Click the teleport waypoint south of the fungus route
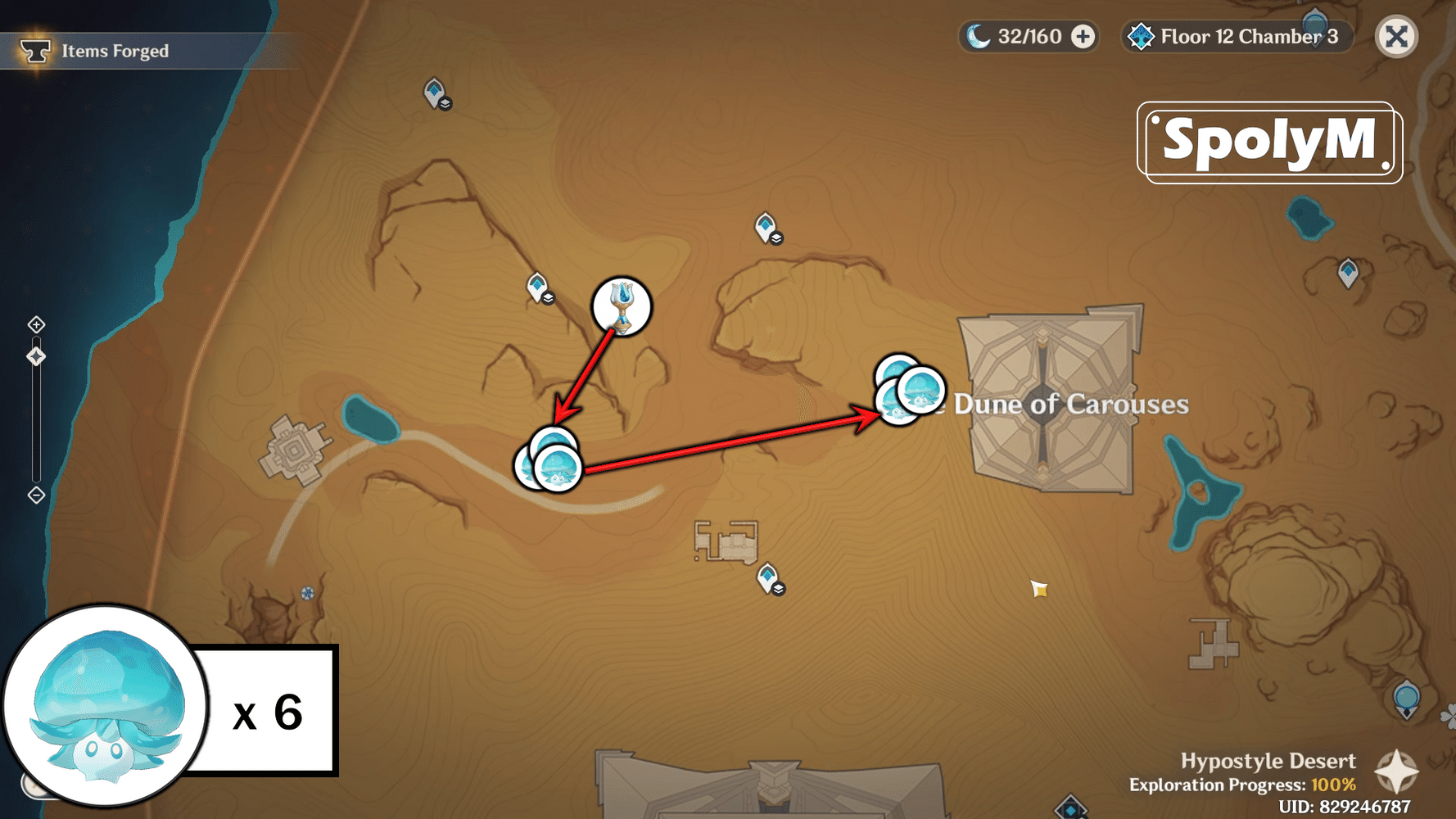The width and height of the screenshot is (1456, 819). click(766, 576)
